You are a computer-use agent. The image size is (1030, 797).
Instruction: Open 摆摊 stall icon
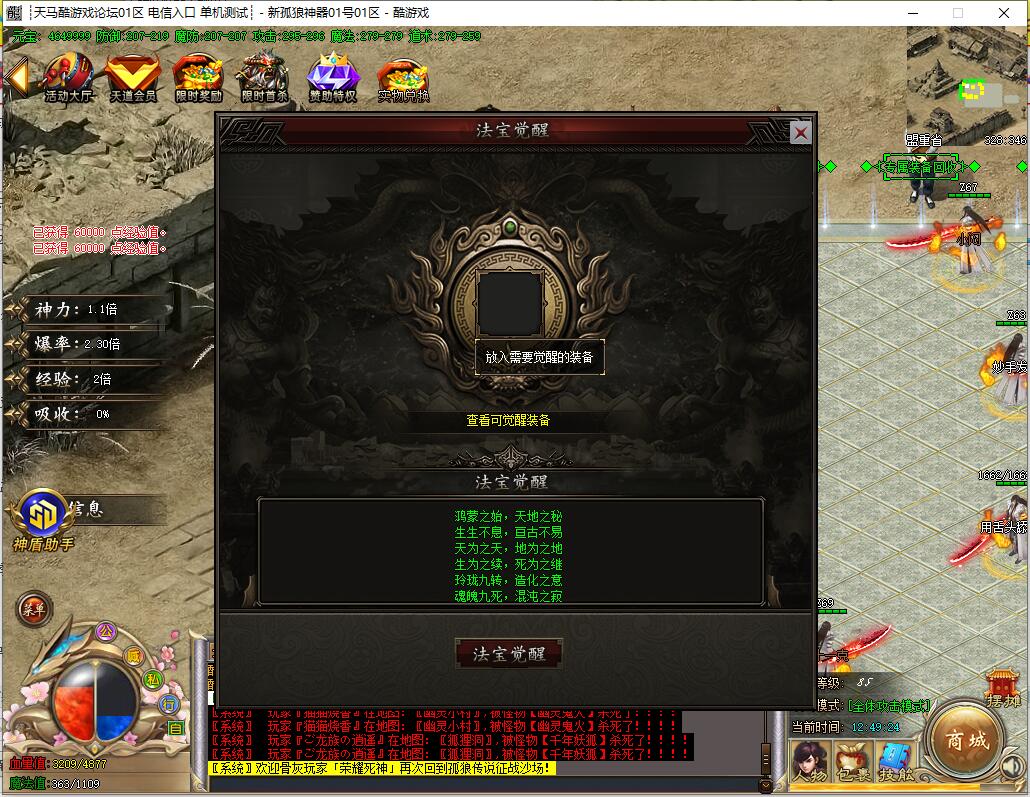tap(1003, 688)
